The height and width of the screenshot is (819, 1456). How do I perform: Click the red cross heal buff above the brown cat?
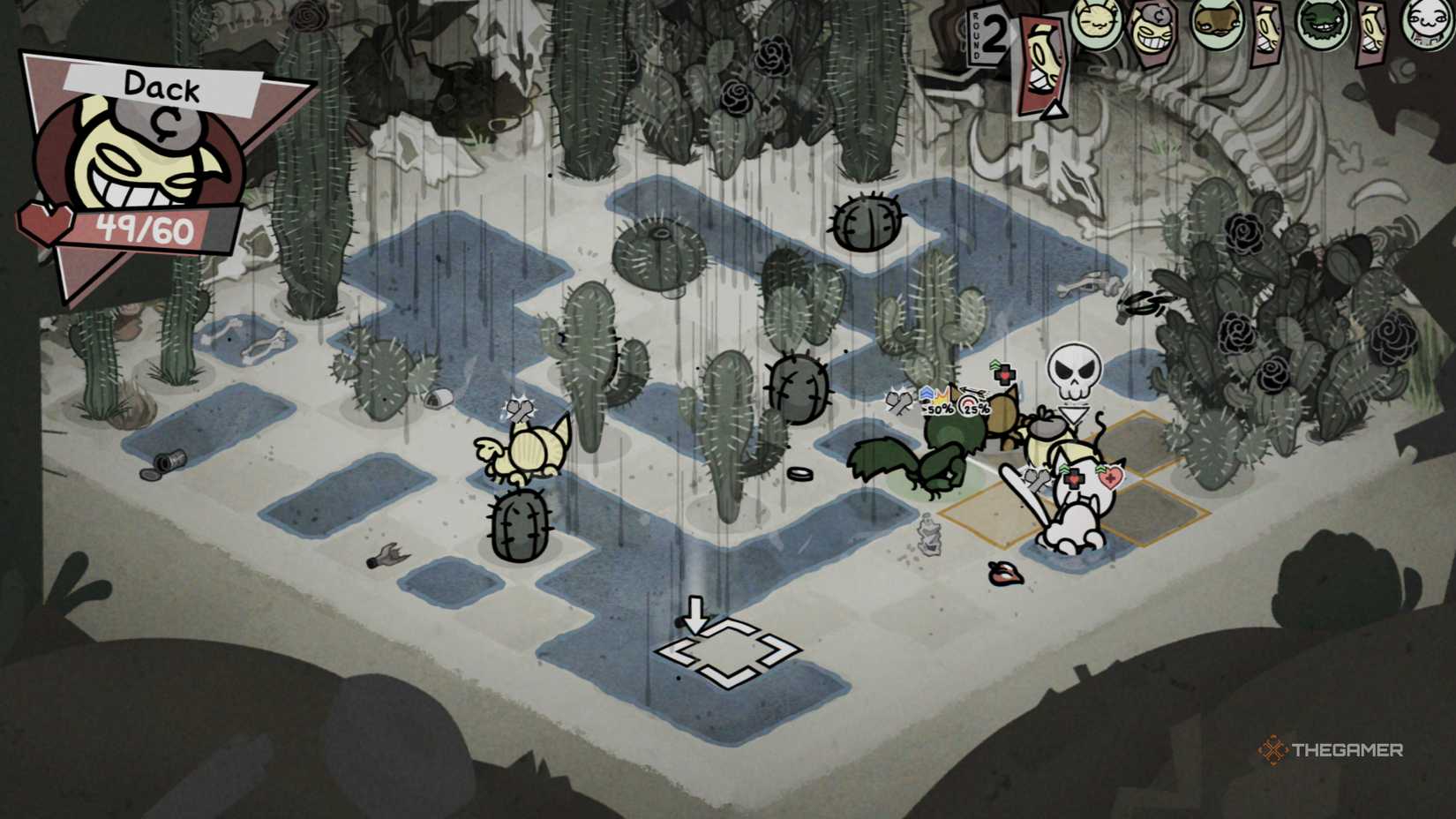click(x=1006, y=374)
